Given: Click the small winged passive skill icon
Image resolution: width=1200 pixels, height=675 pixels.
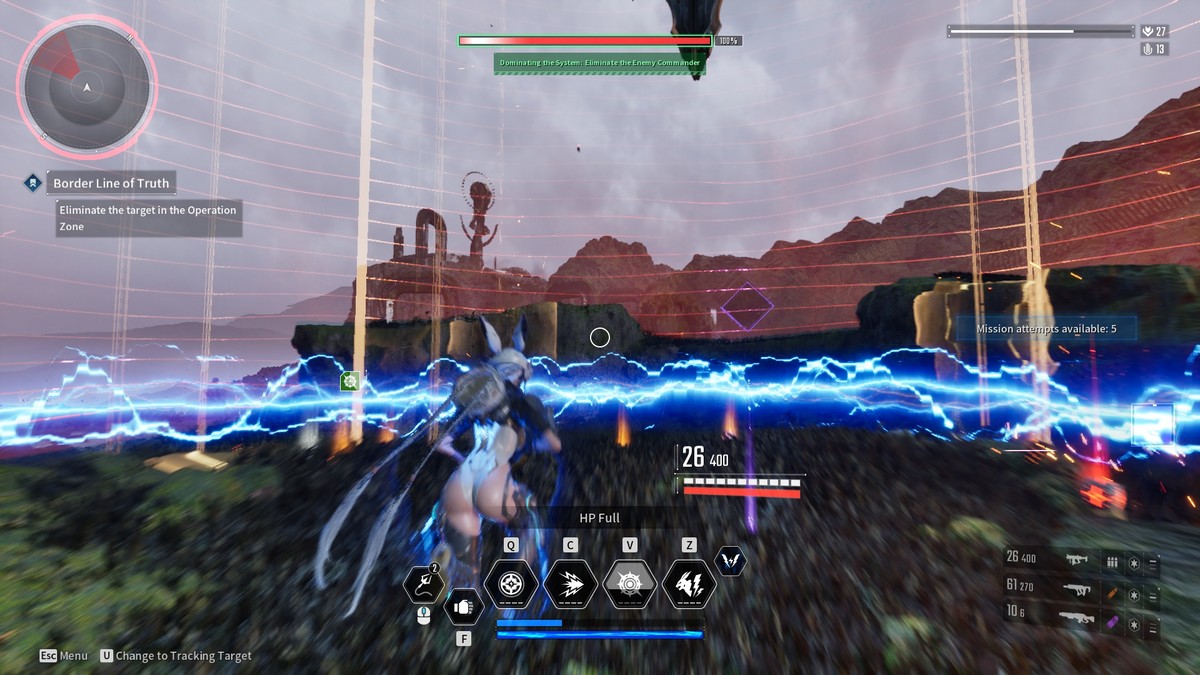Looking at the screenshot, I should (x=731, y=561).
